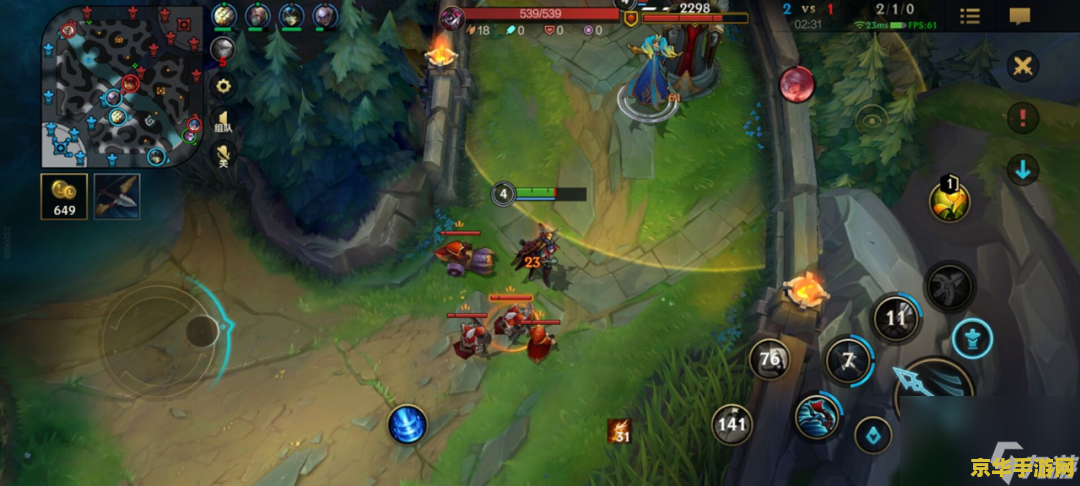Tap the summoner spell showing 141 cooldown

click(732, 424)
